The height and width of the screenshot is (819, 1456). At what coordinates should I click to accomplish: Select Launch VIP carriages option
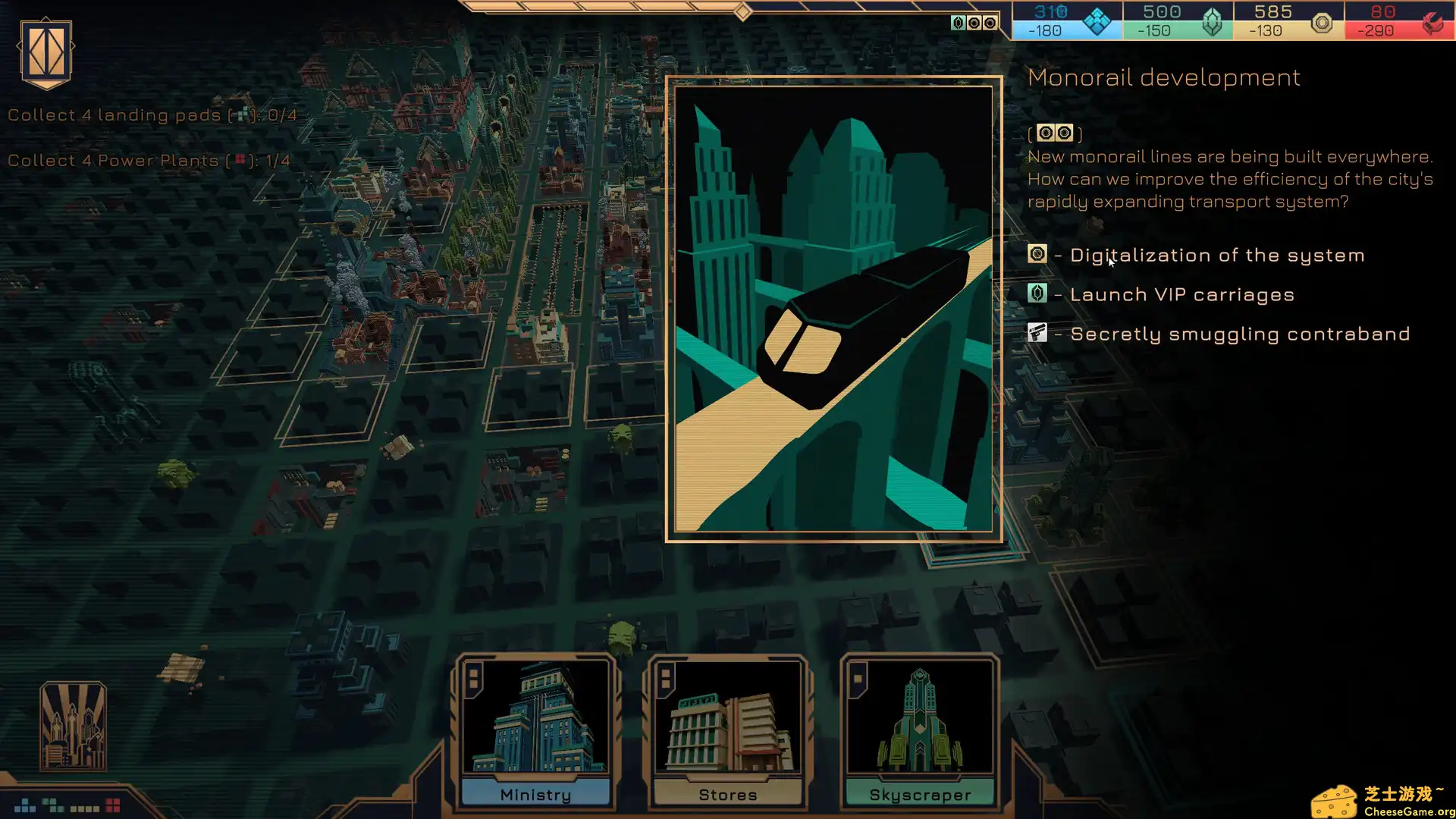coord(1181,295)
